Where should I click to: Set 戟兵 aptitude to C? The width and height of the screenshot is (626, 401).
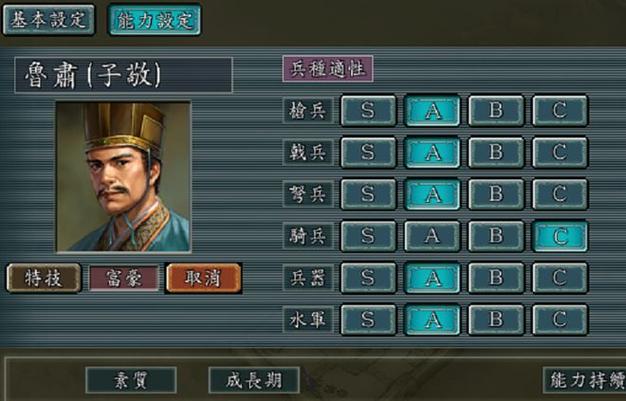560,152
